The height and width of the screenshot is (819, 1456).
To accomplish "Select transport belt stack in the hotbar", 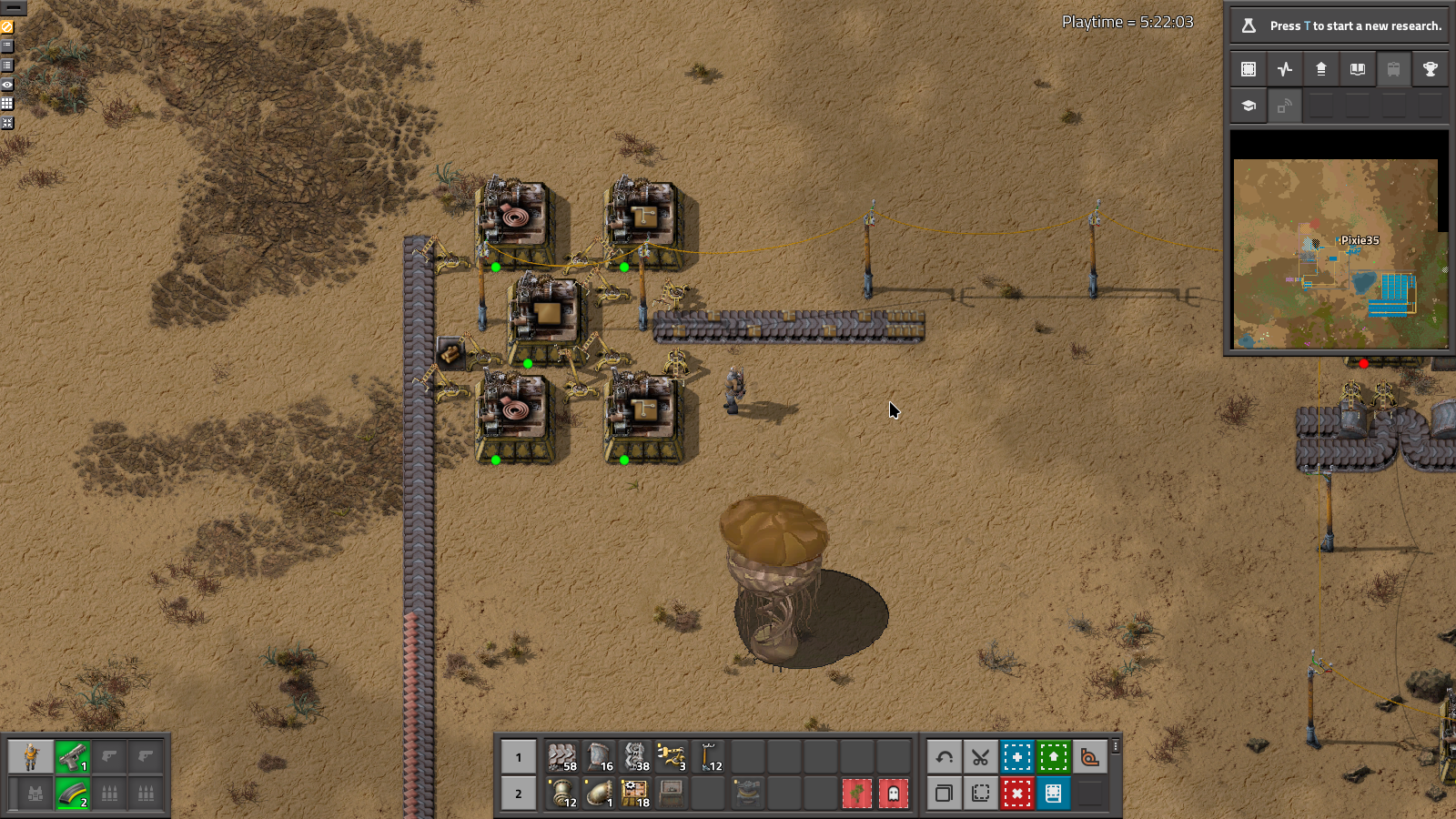I will (562, 756).
